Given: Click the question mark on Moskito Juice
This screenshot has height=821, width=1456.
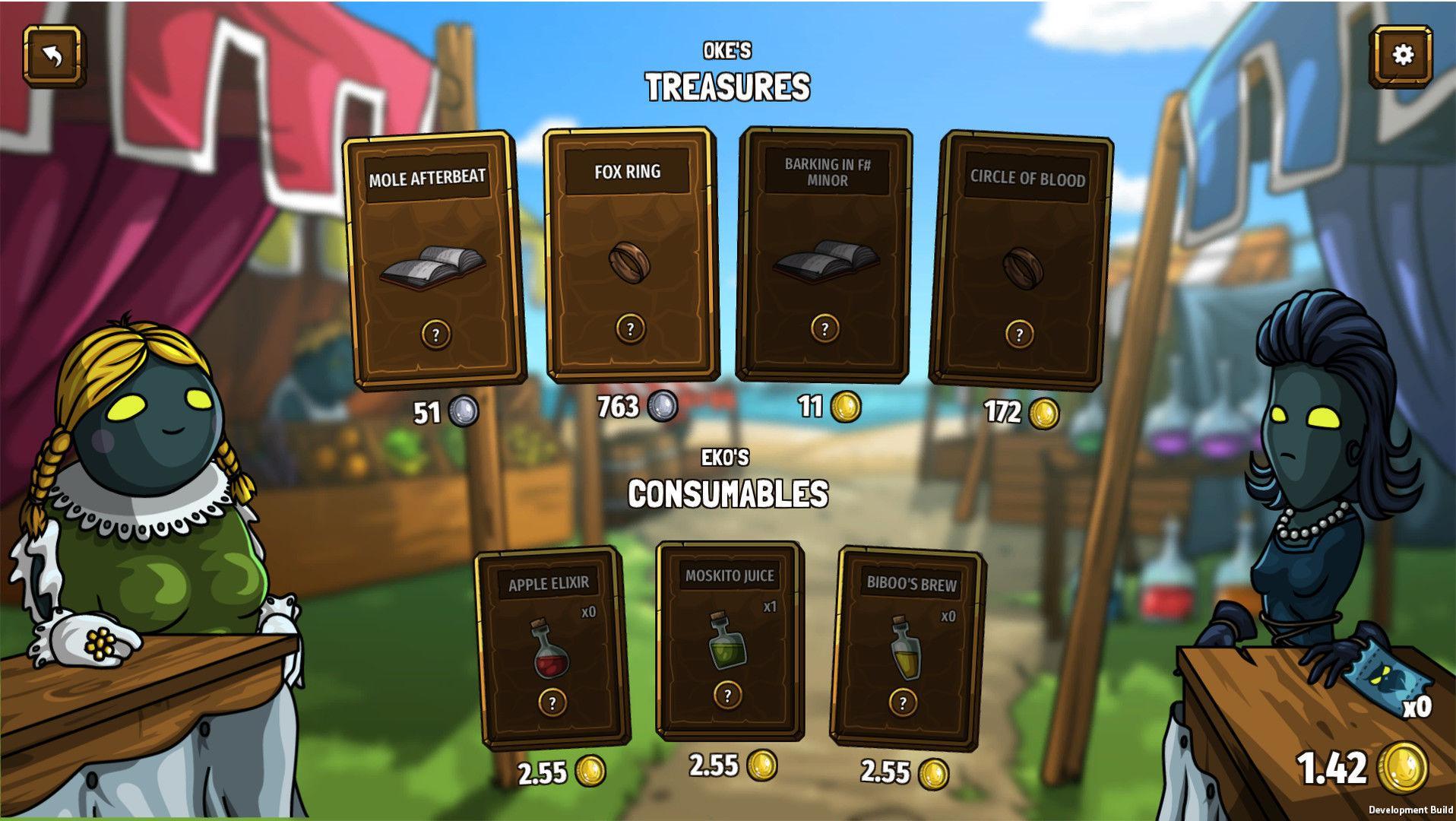Looking at the screenshot, I should [728, 694].
